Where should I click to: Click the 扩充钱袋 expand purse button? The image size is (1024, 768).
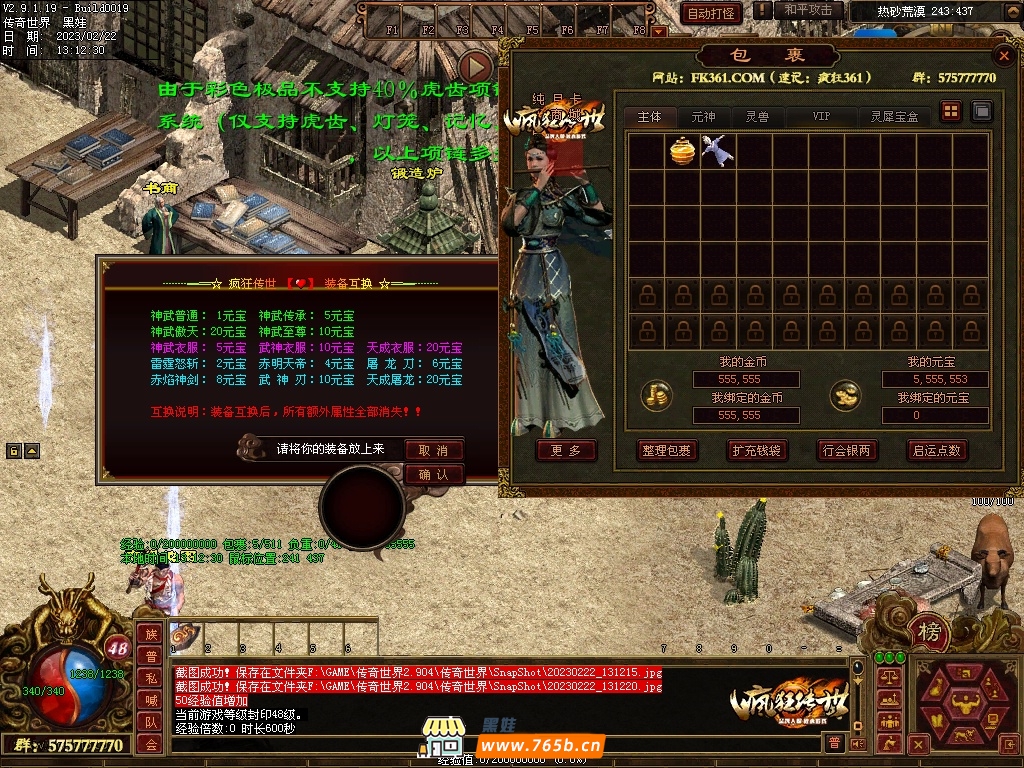[x=757, y=450]
